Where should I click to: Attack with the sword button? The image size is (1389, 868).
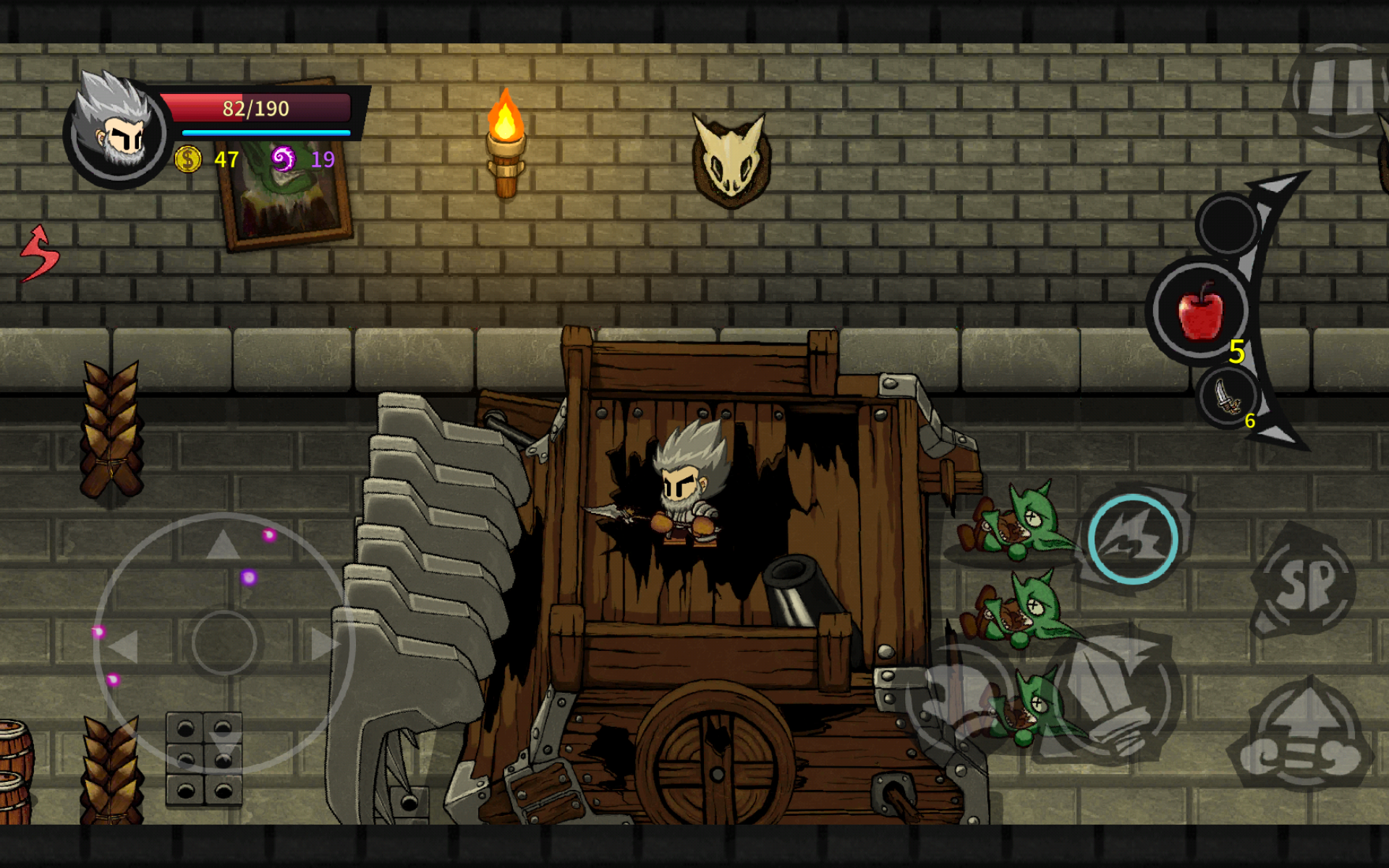[x=1110, y=698]
